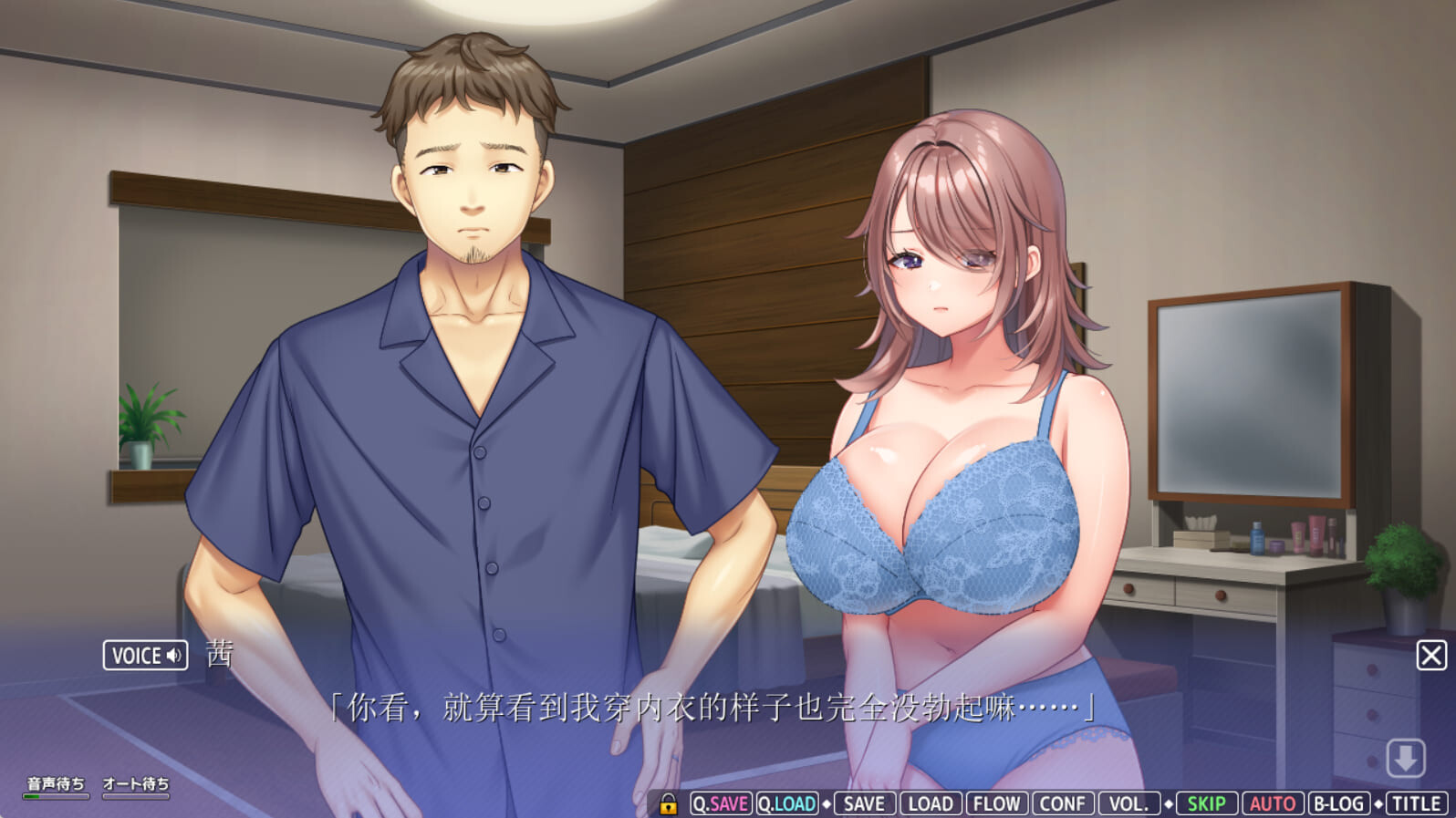Open the B-LOG backlog viewer
This screenshot has width=1456, height=818.
pos(1338,803)
